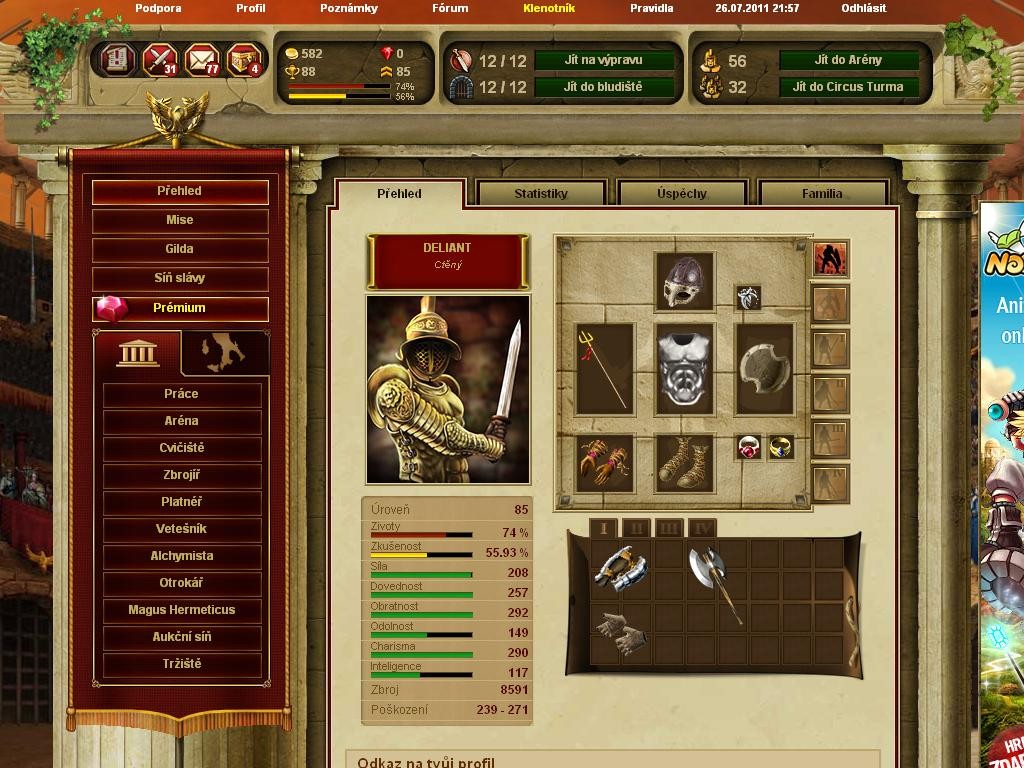1024x768 pixels.
Task: Open Síň slávy hall of fame
Action: coord(180,278)
